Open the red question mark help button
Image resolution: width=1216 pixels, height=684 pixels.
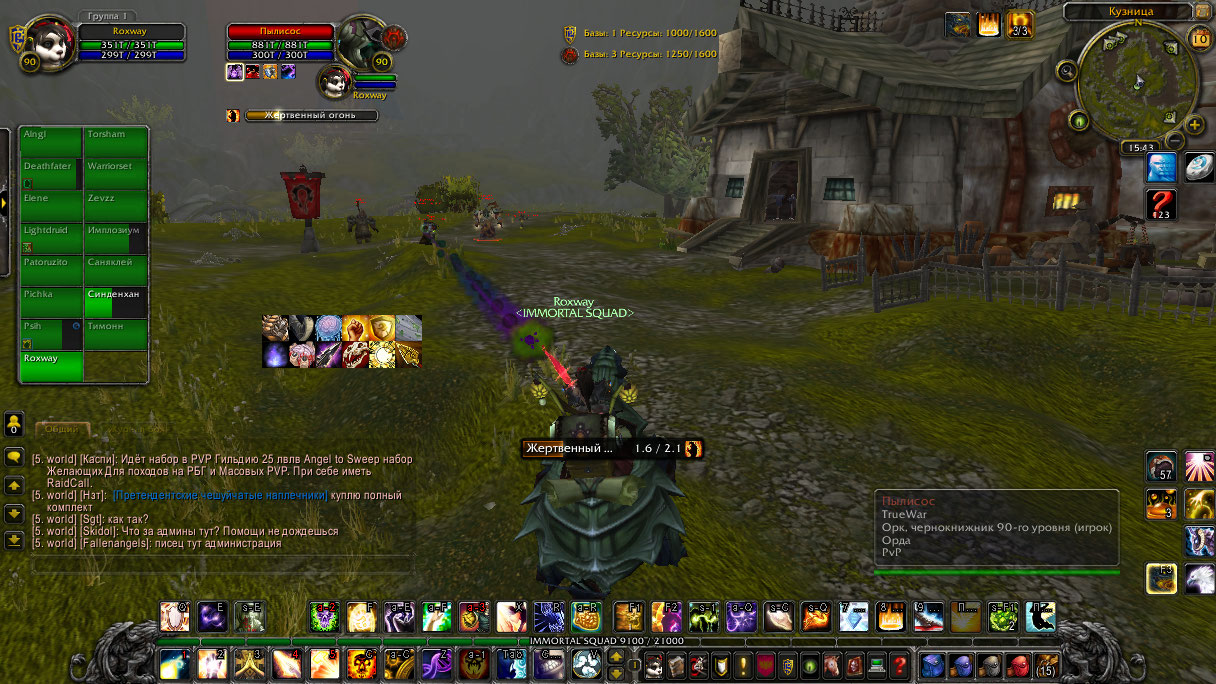(x=900, y=664)
